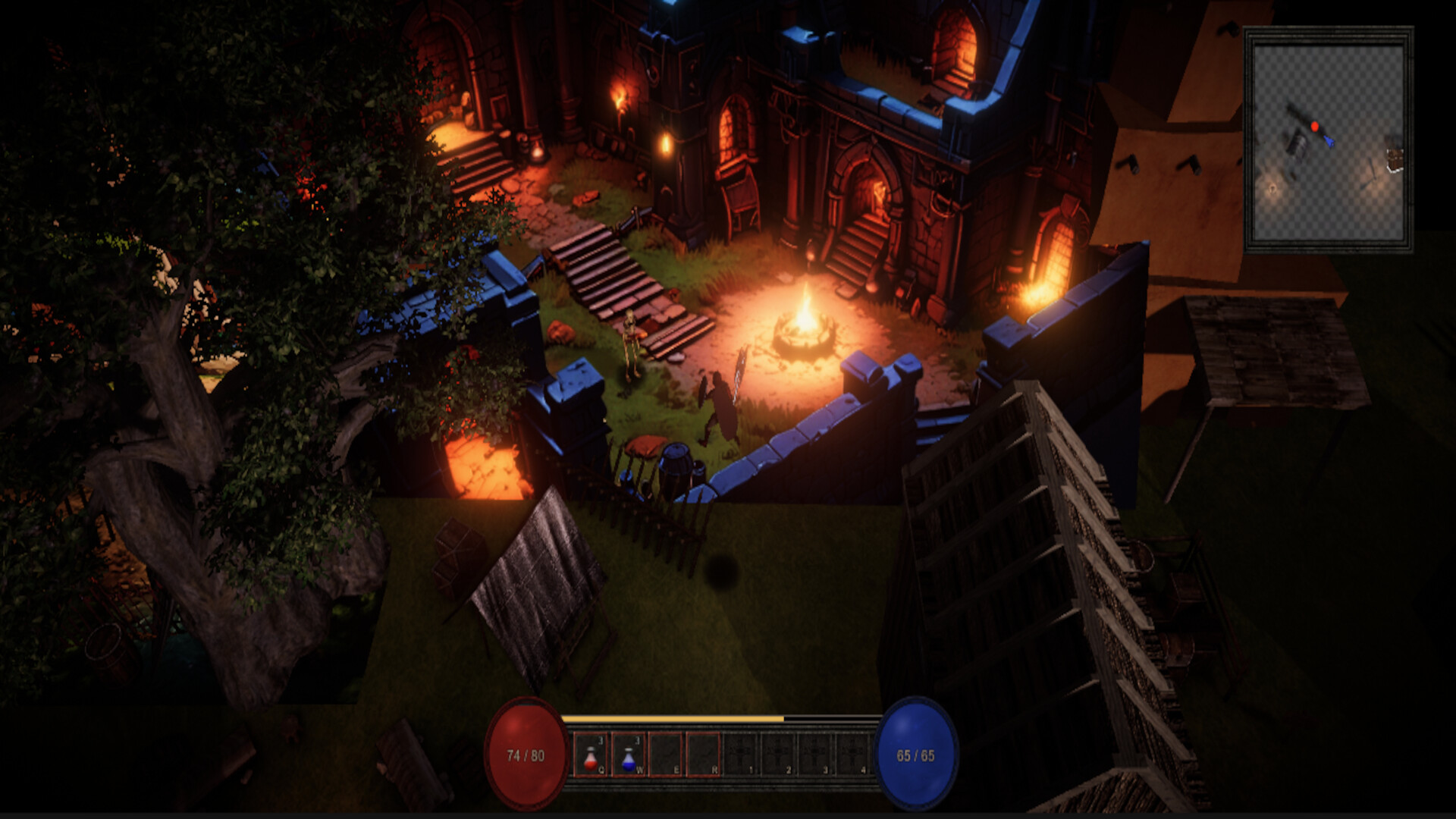Select hotbar slot number 3
The image size is (1456, 819).
click(817, 753)
